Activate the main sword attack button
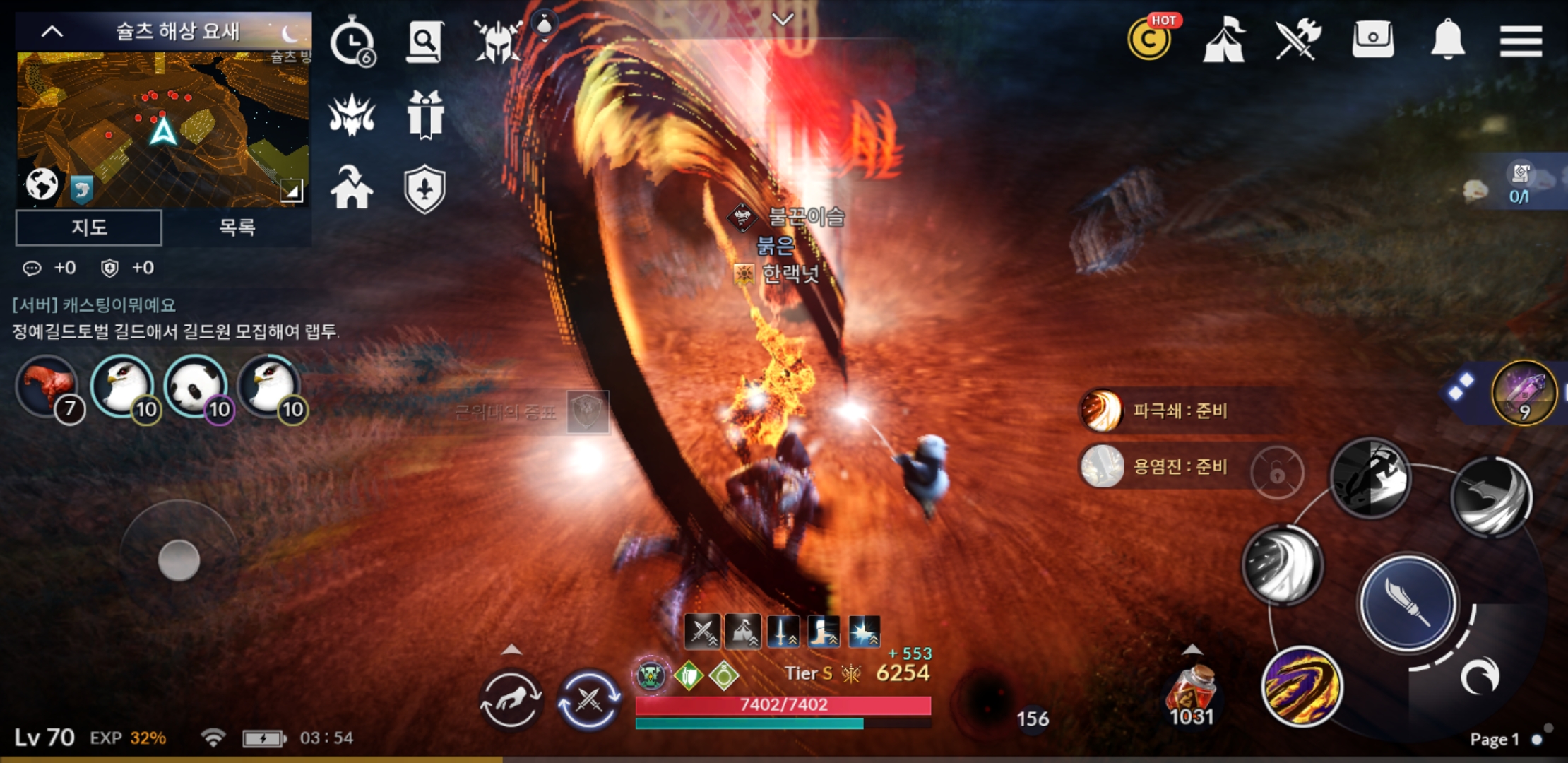The width and height of the screenshot is (1568, 763). tap(1407, 602)
